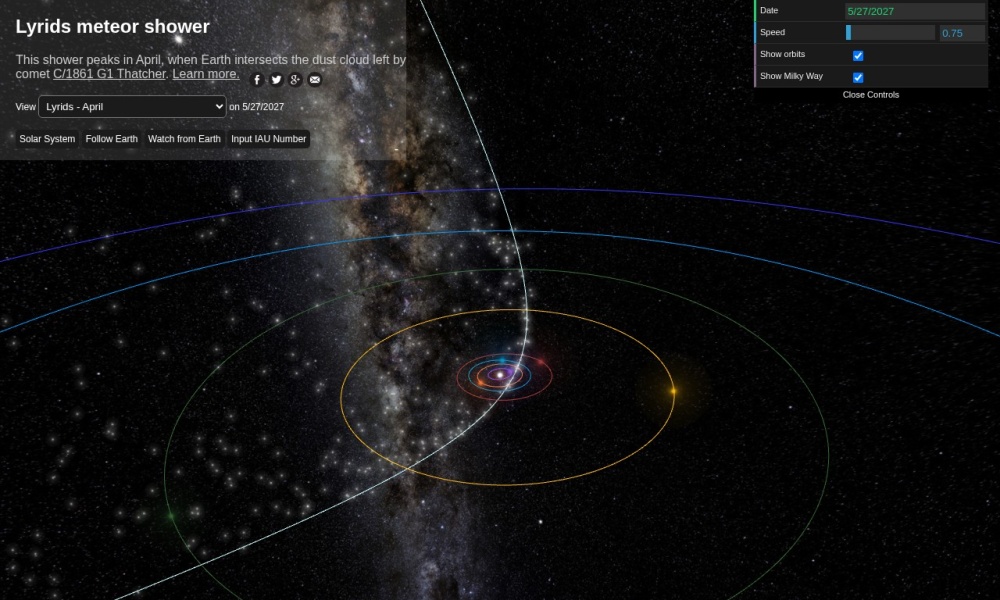Viewport: 1000px width, 600px height.
Task: Share by email envelope icon
Action: point(314,80)
